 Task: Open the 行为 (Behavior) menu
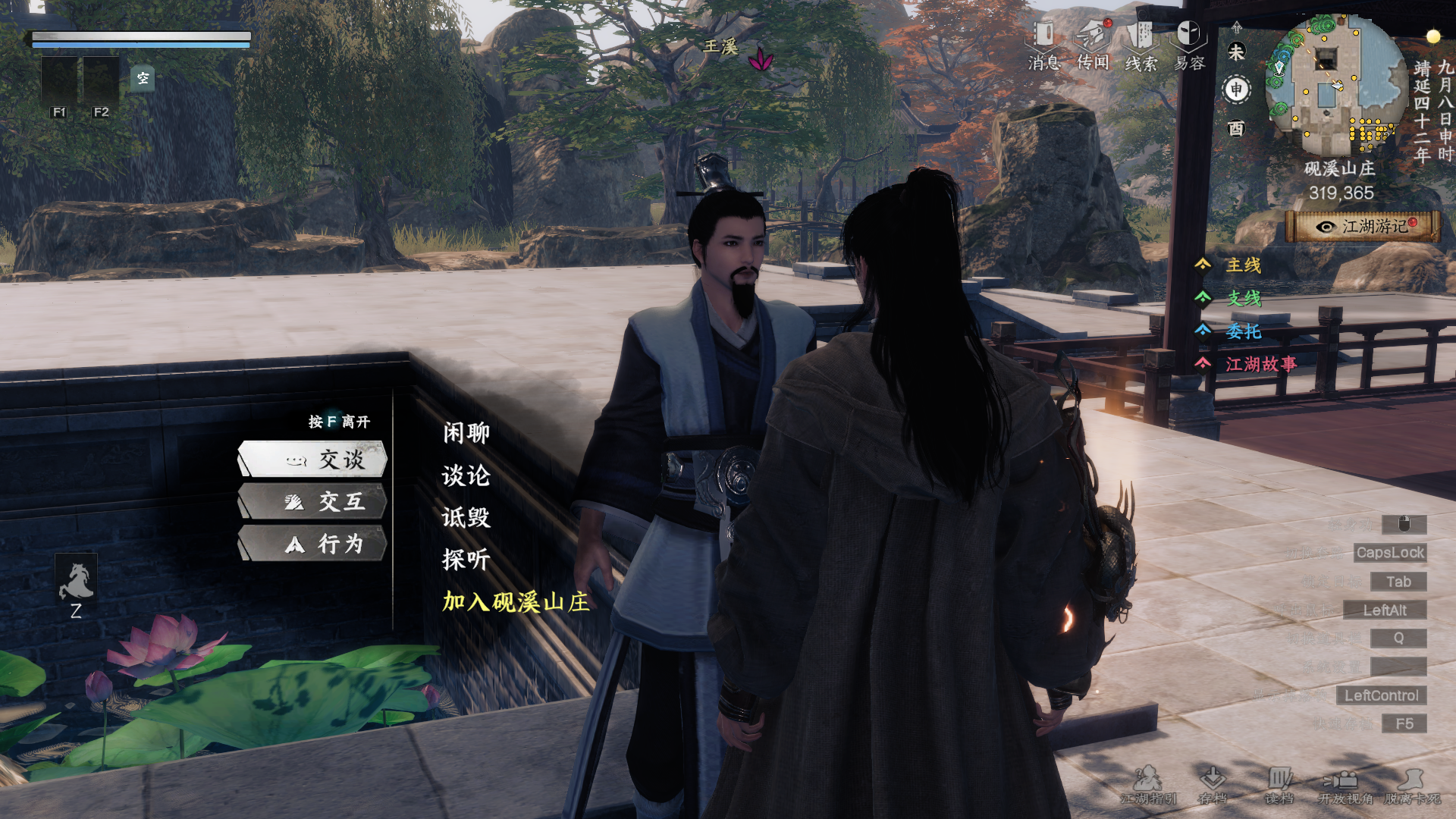point(312,544)
